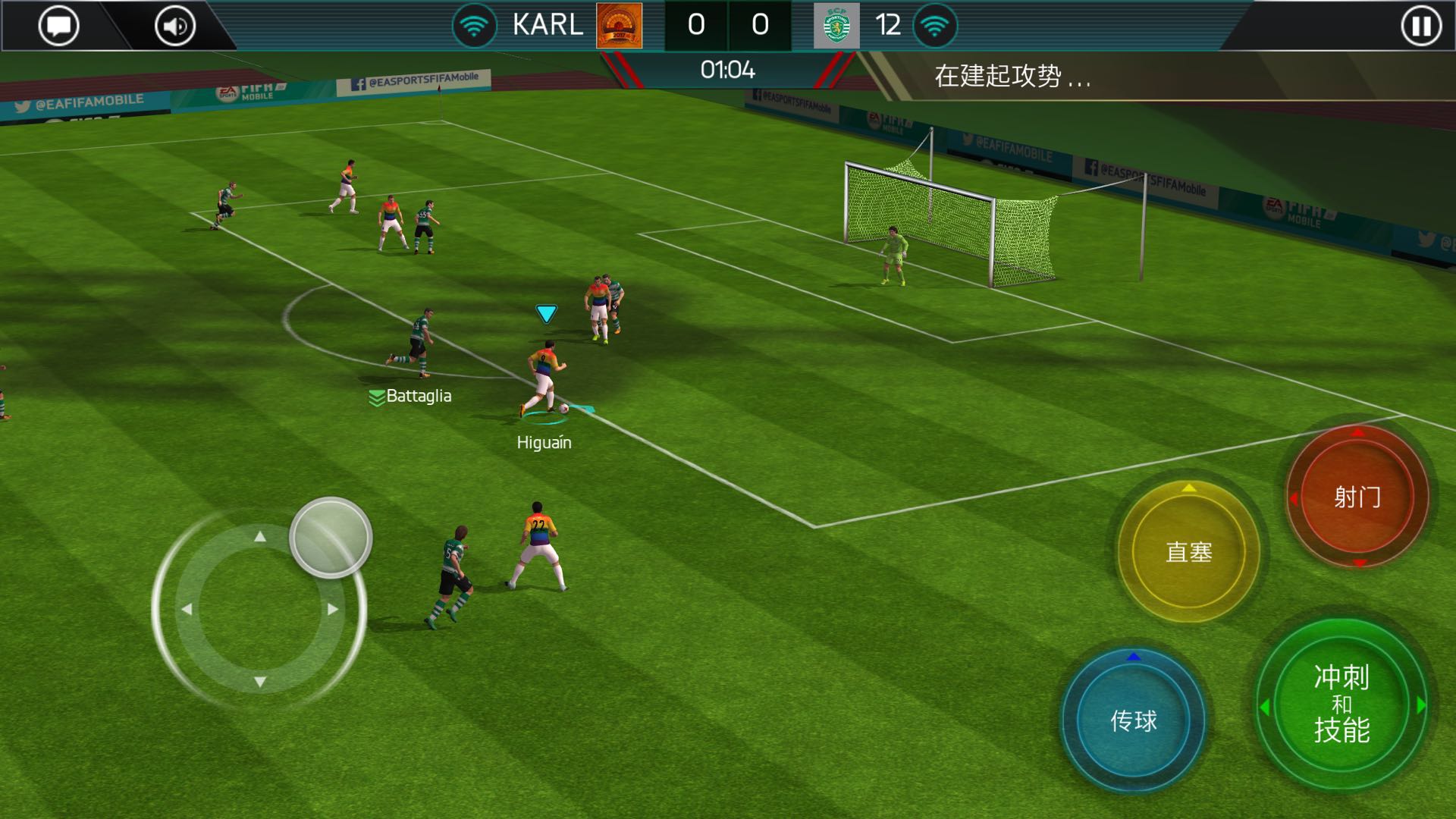The image size is (1456, 819).
Task: Tap the blue 传球 pass button
Action: pyautogui.click(x=1133, y=720)
